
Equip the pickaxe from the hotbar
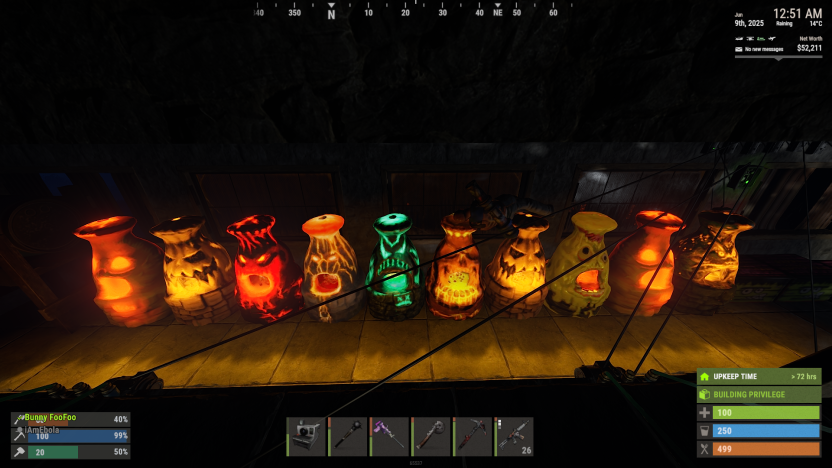pyautogui.click(x=473, y=436)
